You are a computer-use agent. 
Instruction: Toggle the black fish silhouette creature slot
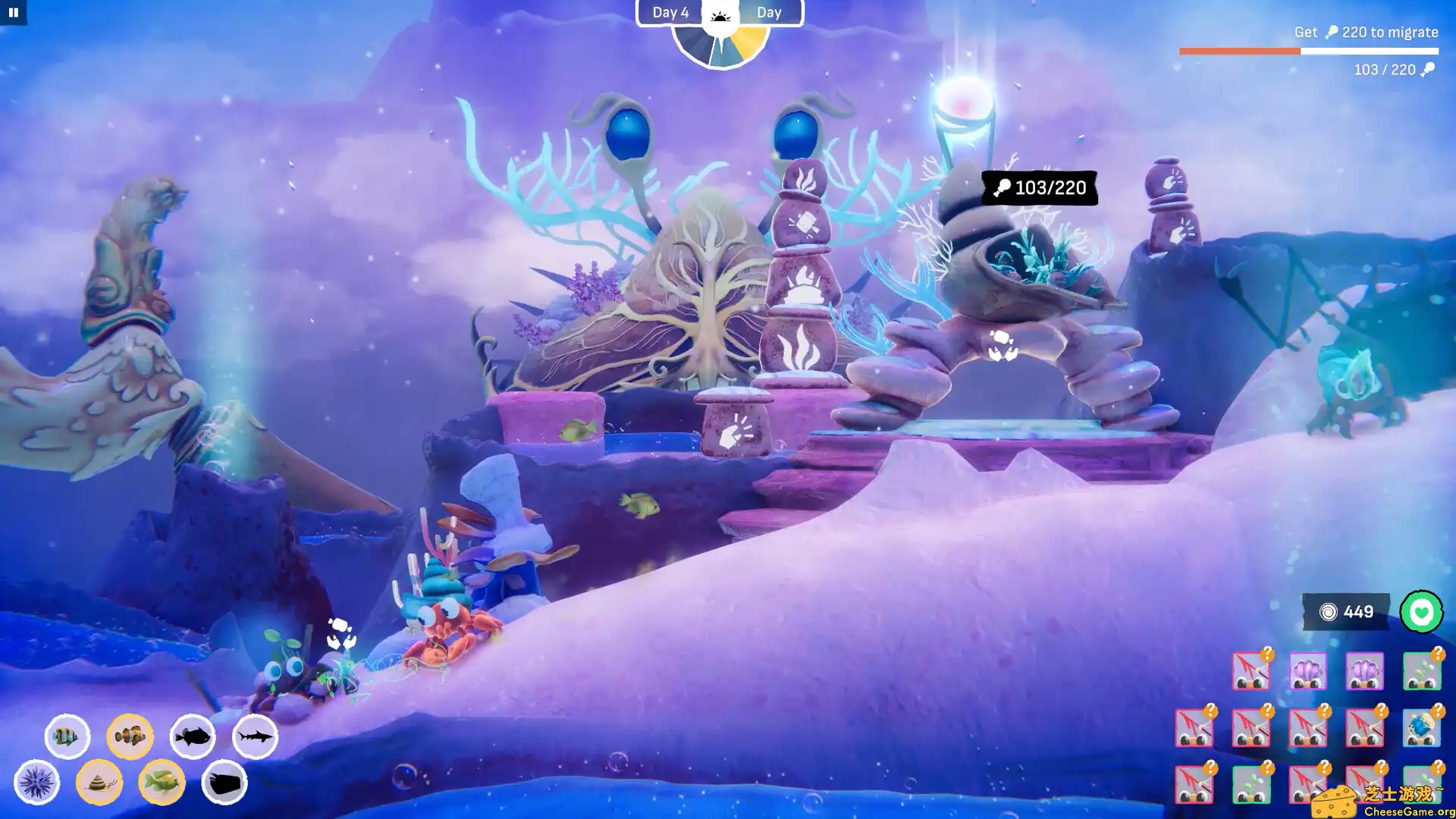point(191,736)
